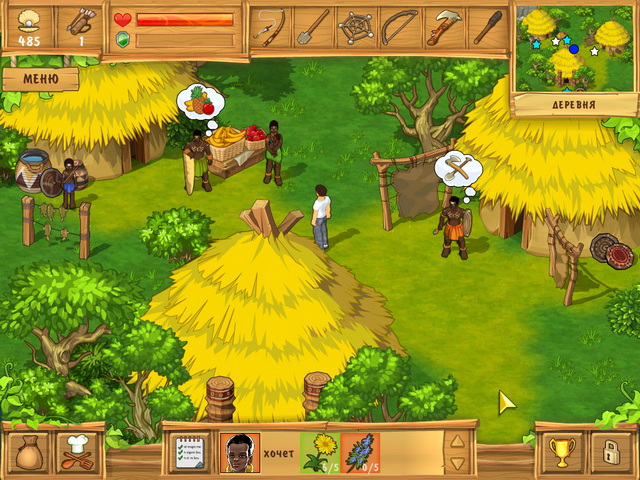Select the fishing rod tool
The height and width of the screenshot is (480, 640).
click(268, 27)
